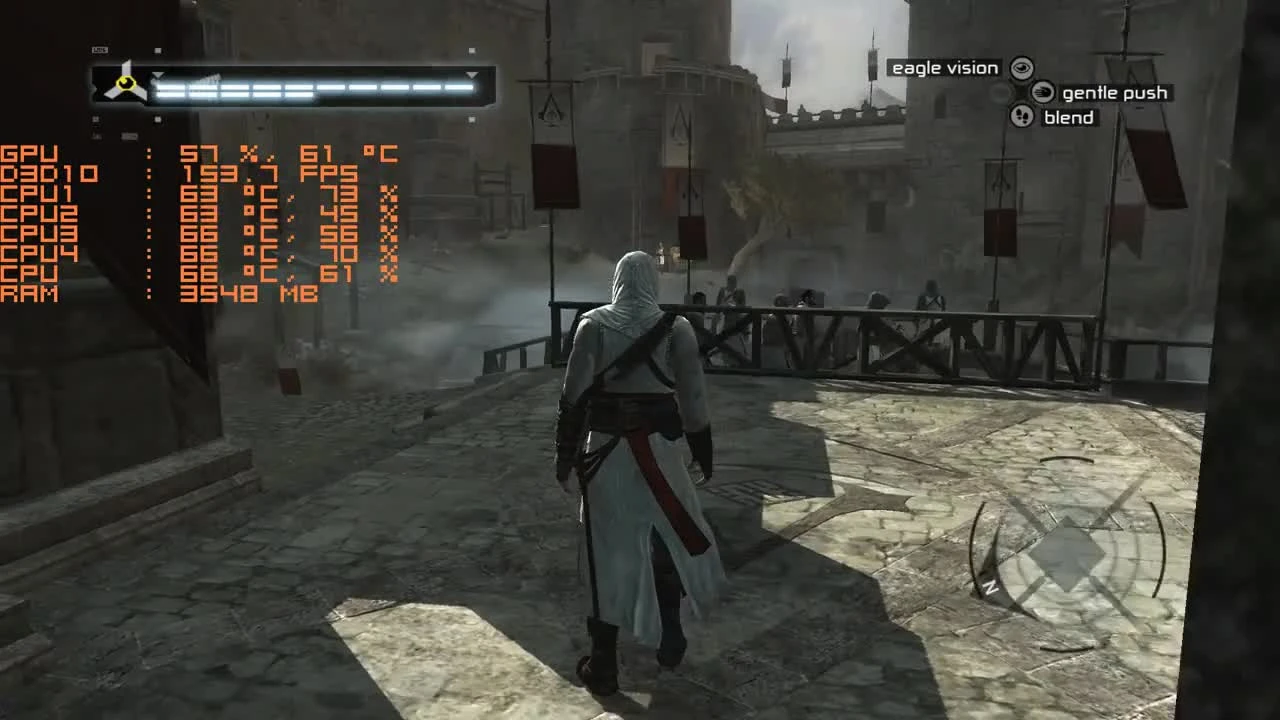Expand the right arrow on the sync bar

470,75
